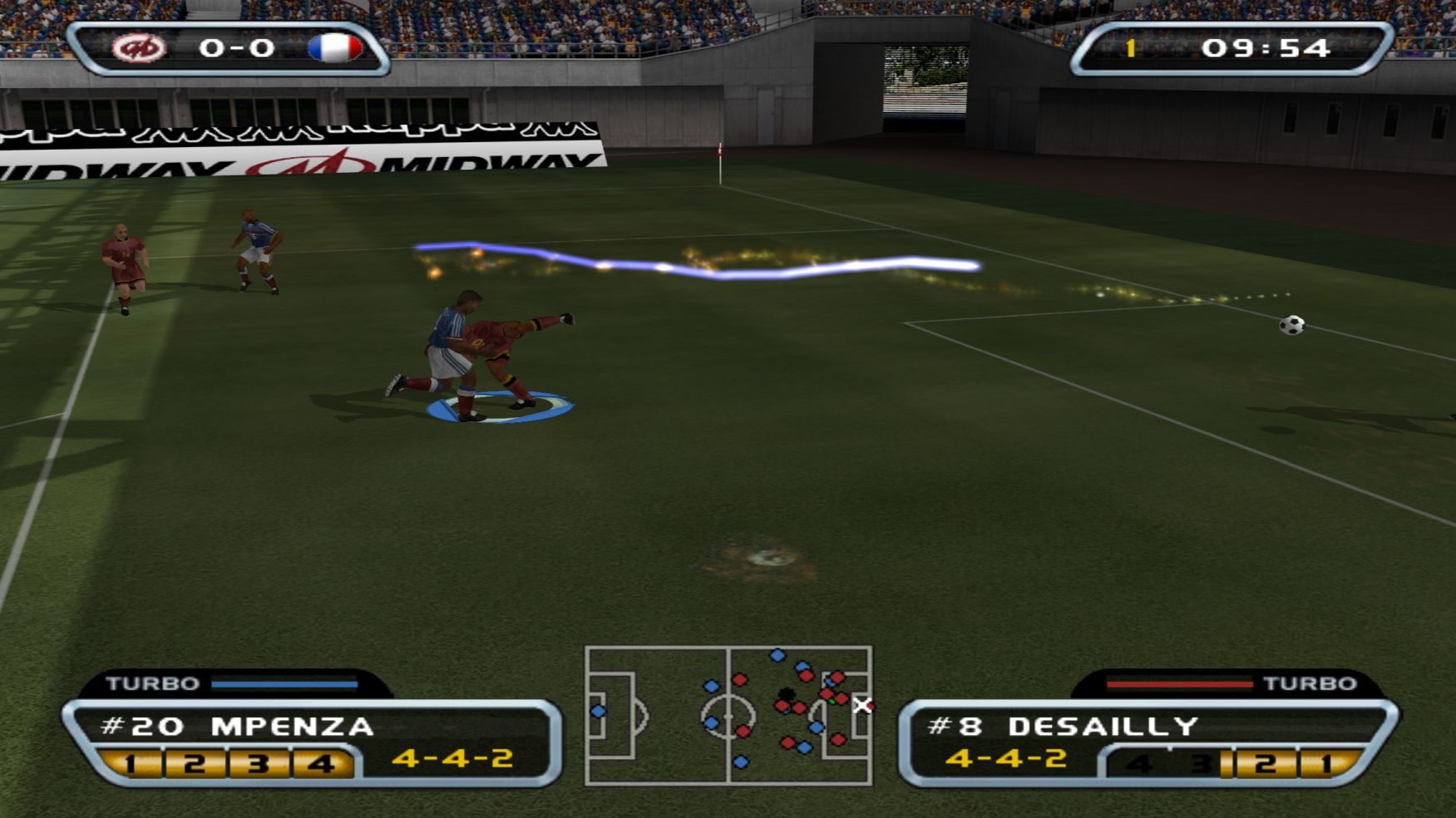This screenshot has width=1456, height=818.
Task: Select the France flag on scoreboard
Action: point(335,48)
